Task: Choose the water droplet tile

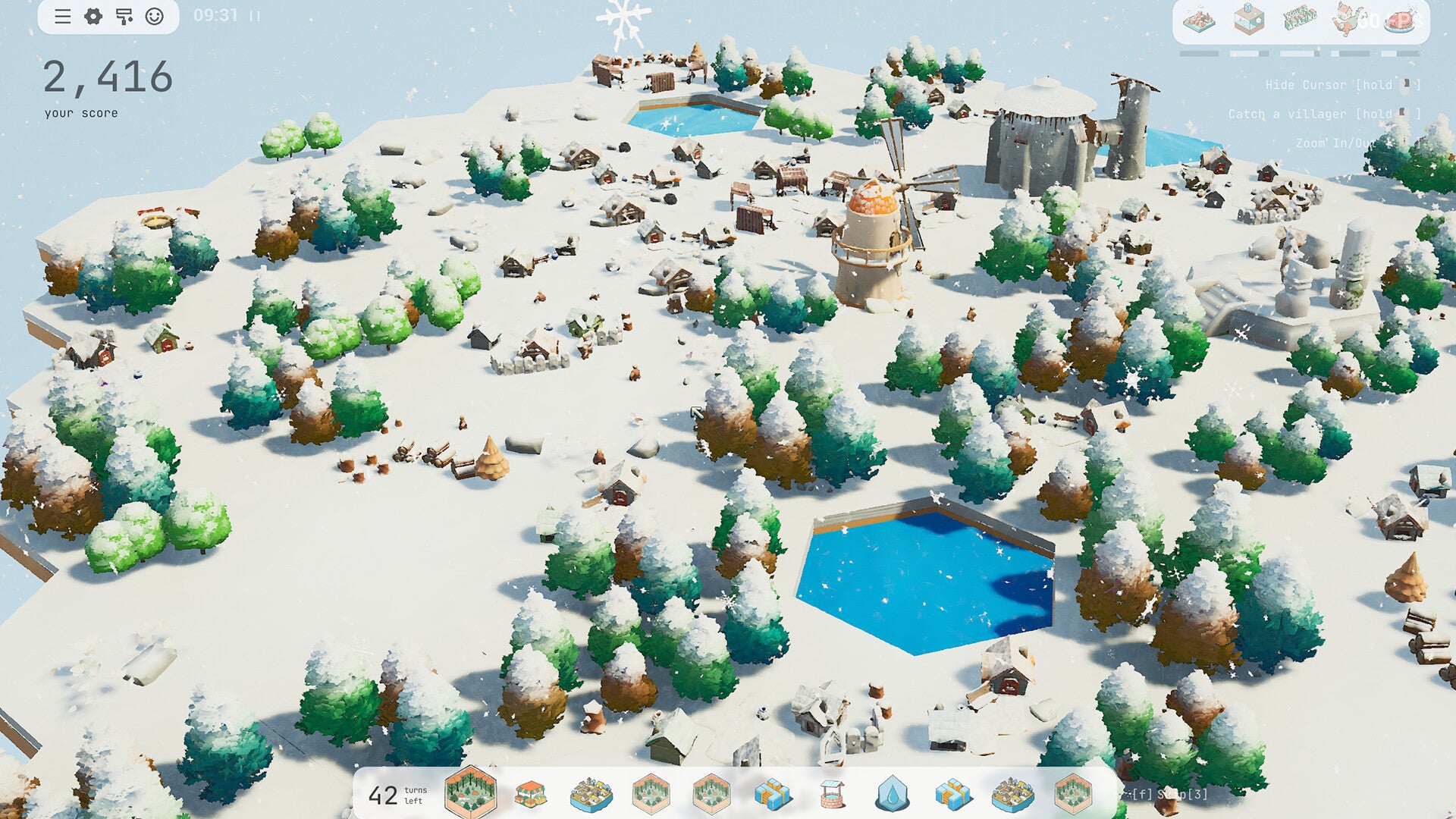Action: 892,795
